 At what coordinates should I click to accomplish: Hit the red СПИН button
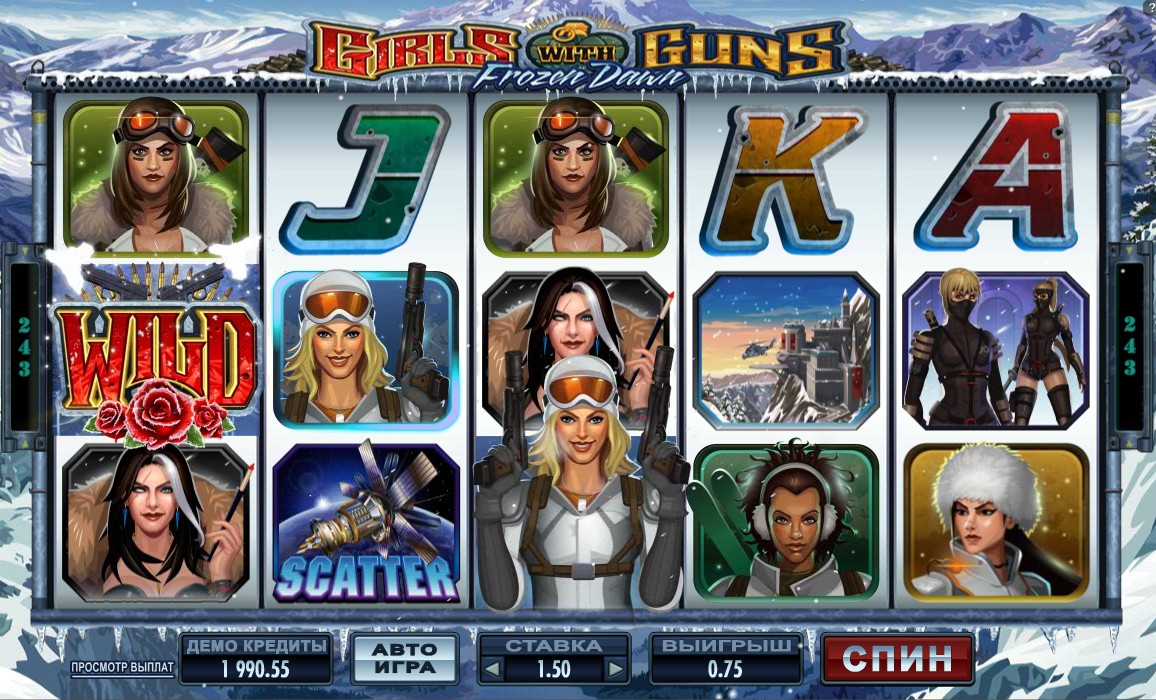click(897, 659)
